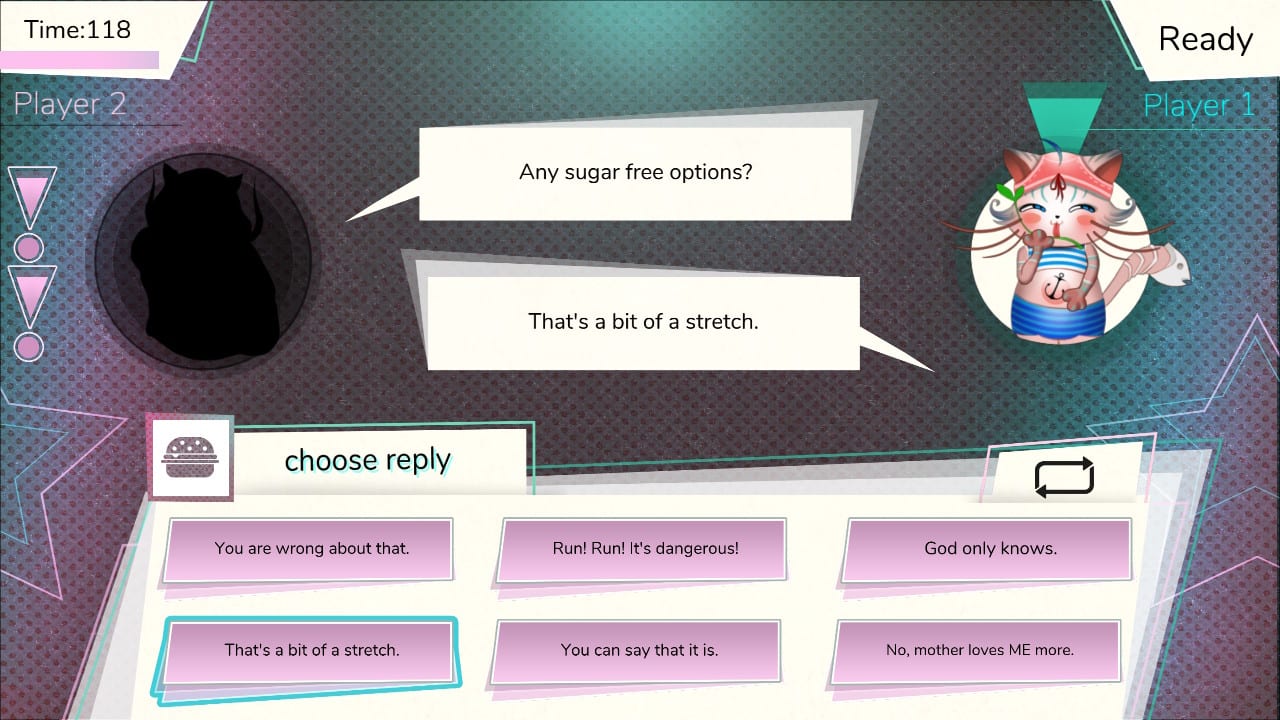The width and height of the screenshot is (1280, 720).
Task: Click the Player 2 name label
Action: (x=68, y=103)
